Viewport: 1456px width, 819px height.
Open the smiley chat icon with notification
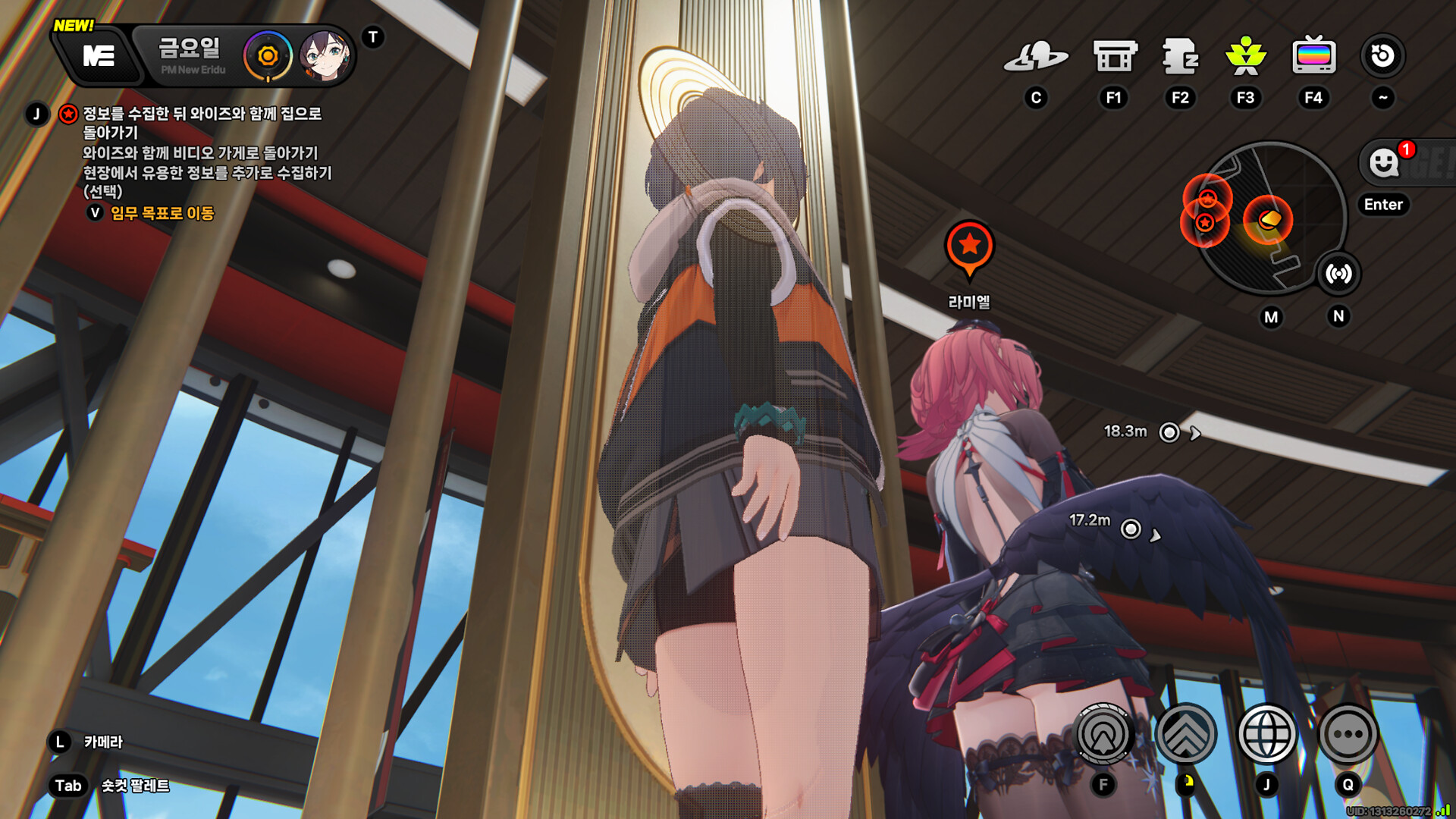tap(1385, 162)
